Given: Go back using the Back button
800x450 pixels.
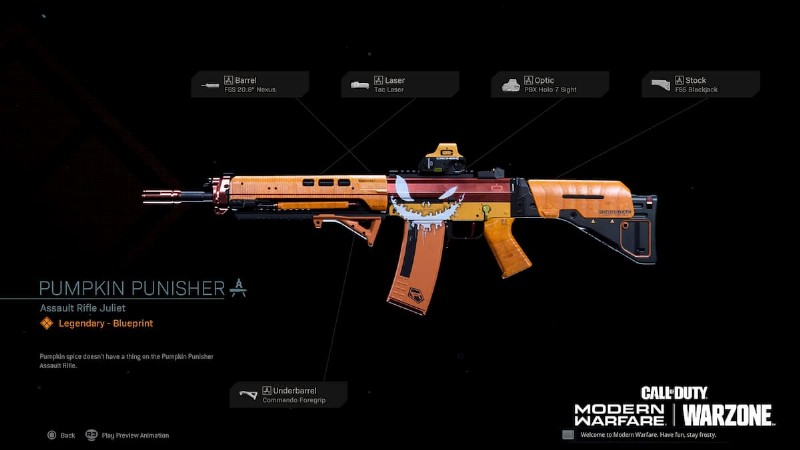Looking at the screenshot, I should coord(60,435).
